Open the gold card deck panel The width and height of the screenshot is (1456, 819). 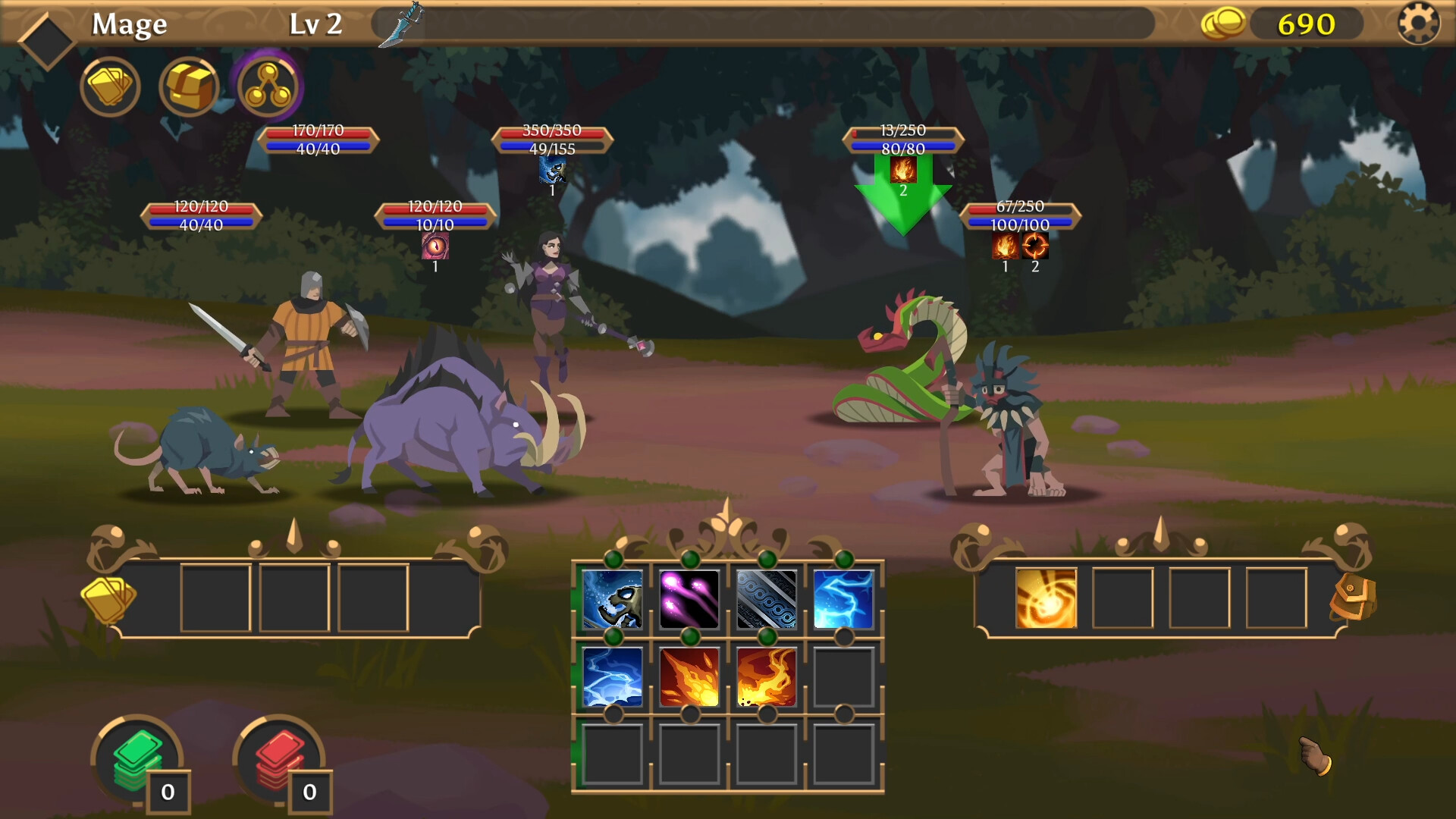pos(111,87)
